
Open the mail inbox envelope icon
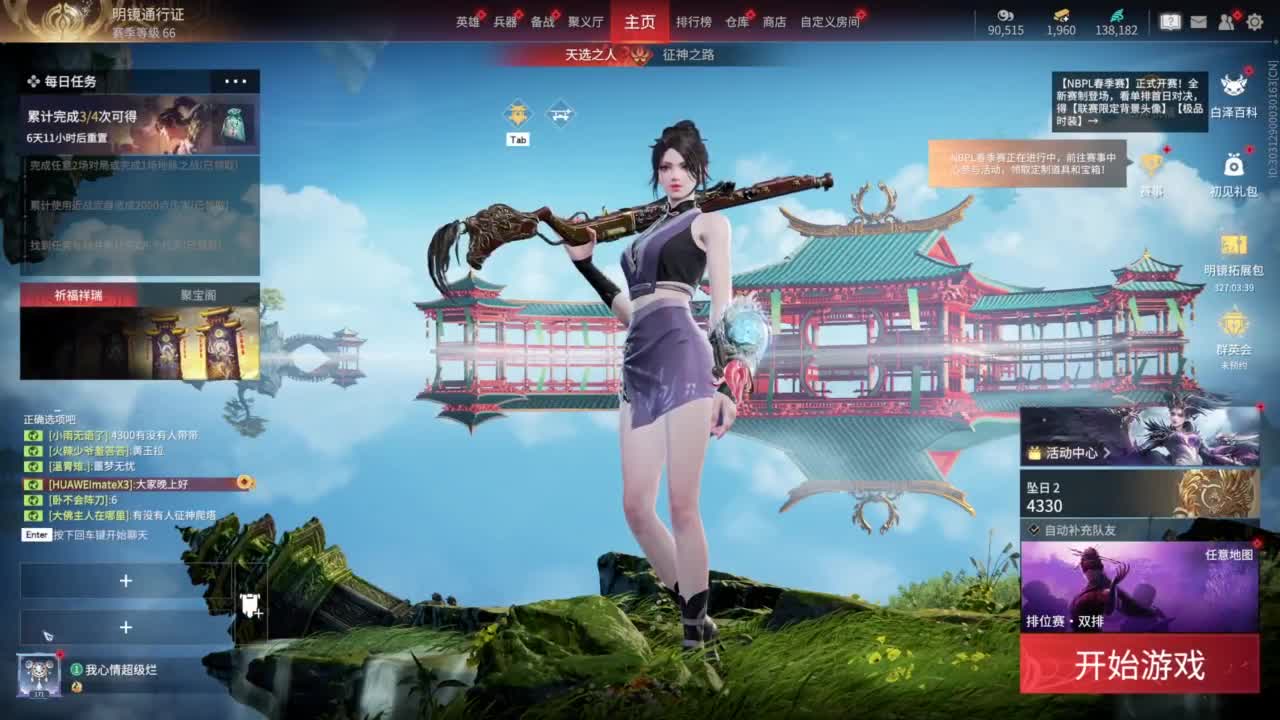point(1199,21)
